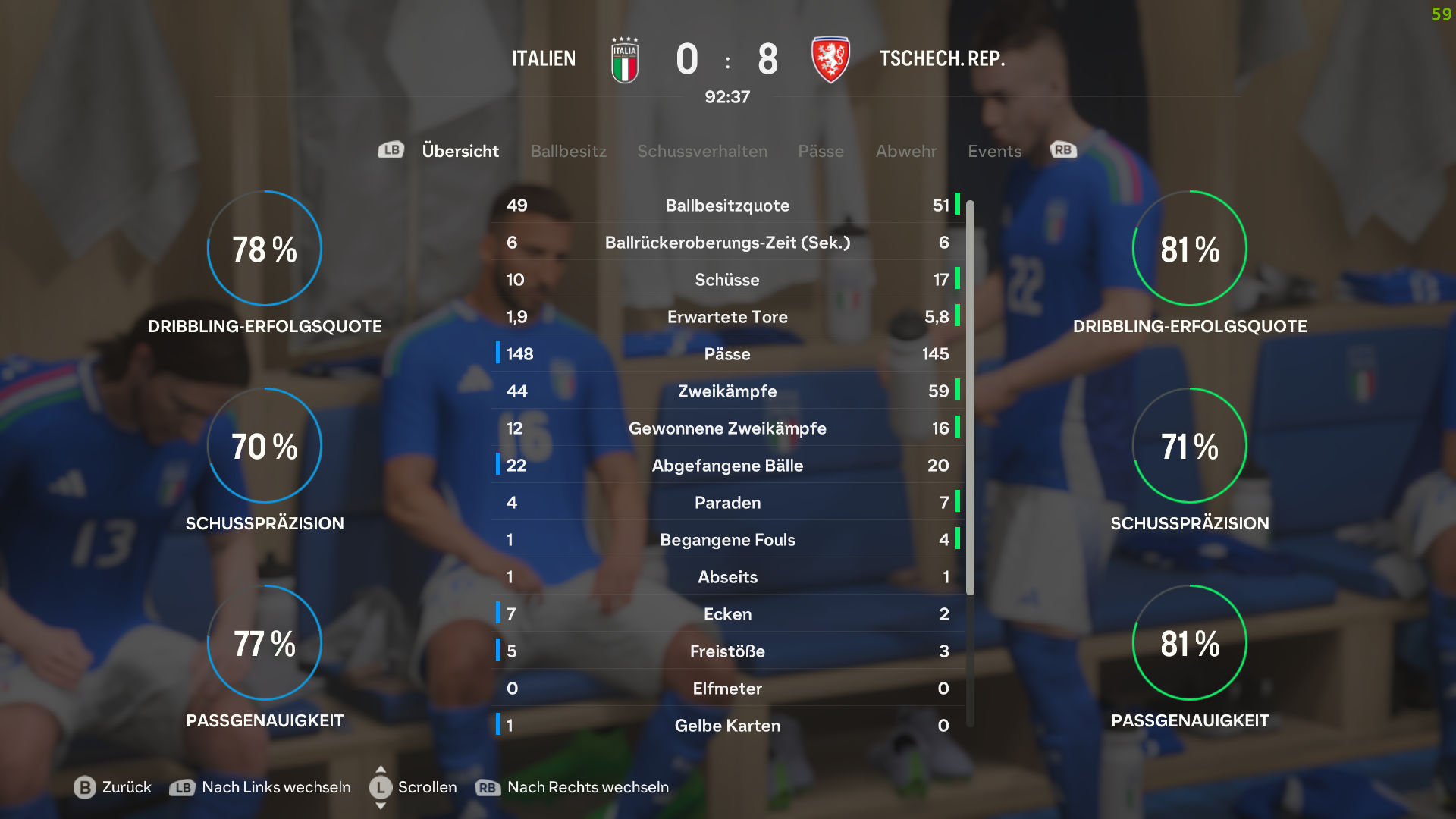The width and height of the screenshot is (1456, 819).
Task: Switch to the Übersicht tab
Action: (460, 151)
